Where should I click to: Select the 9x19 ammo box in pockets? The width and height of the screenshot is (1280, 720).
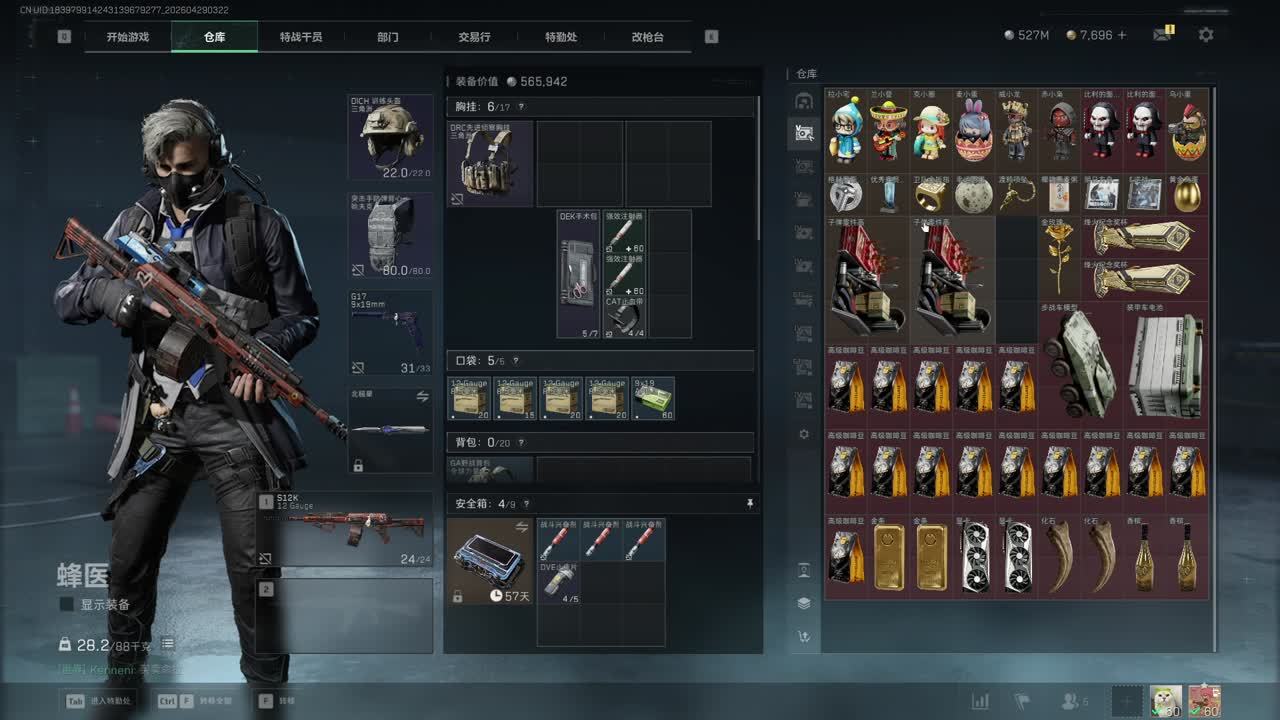(x=653, y=398)
